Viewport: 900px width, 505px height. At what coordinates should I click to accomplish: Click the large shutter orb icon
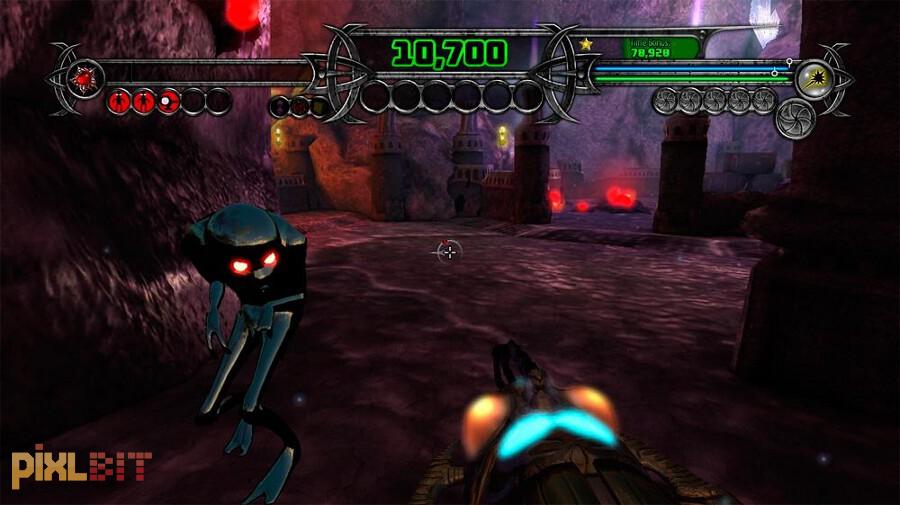coord(796,117)
